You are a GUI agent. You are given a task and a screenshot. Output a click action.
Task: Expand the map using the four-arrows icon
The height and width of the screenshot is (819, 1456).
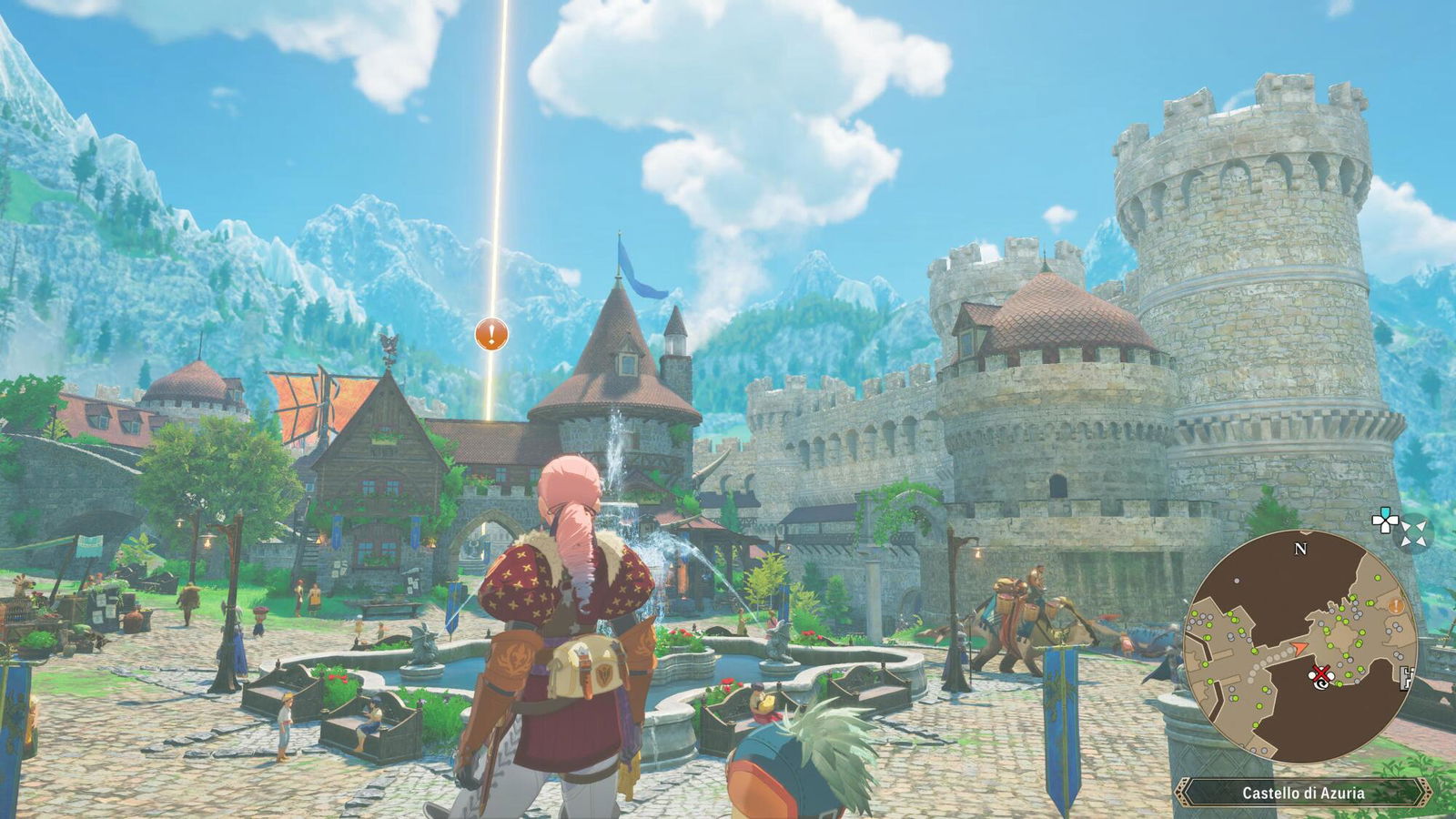(x=1415, y=533)
